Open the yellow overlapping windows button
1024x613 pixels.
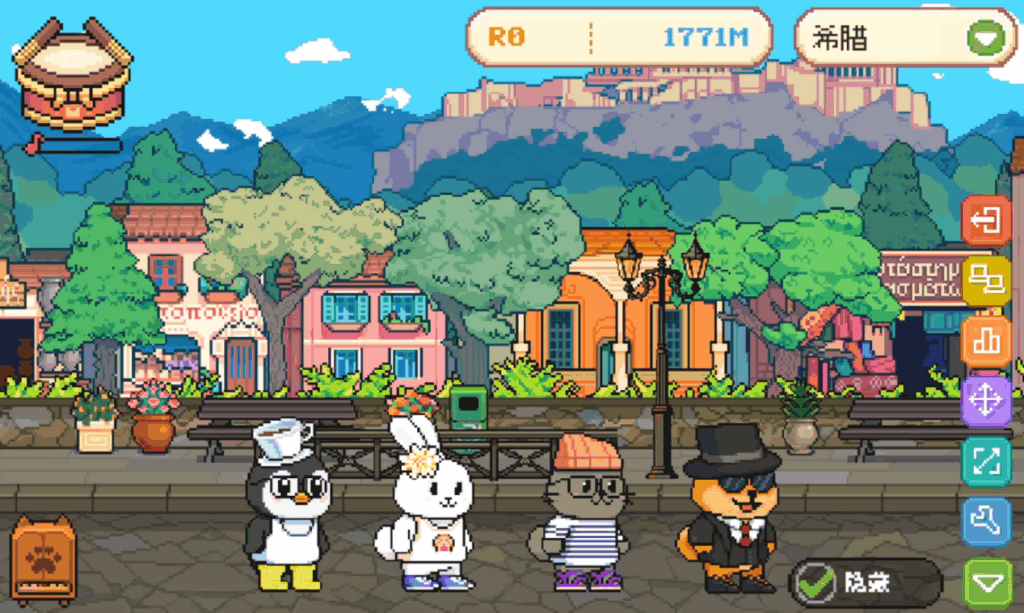point(986,281)
